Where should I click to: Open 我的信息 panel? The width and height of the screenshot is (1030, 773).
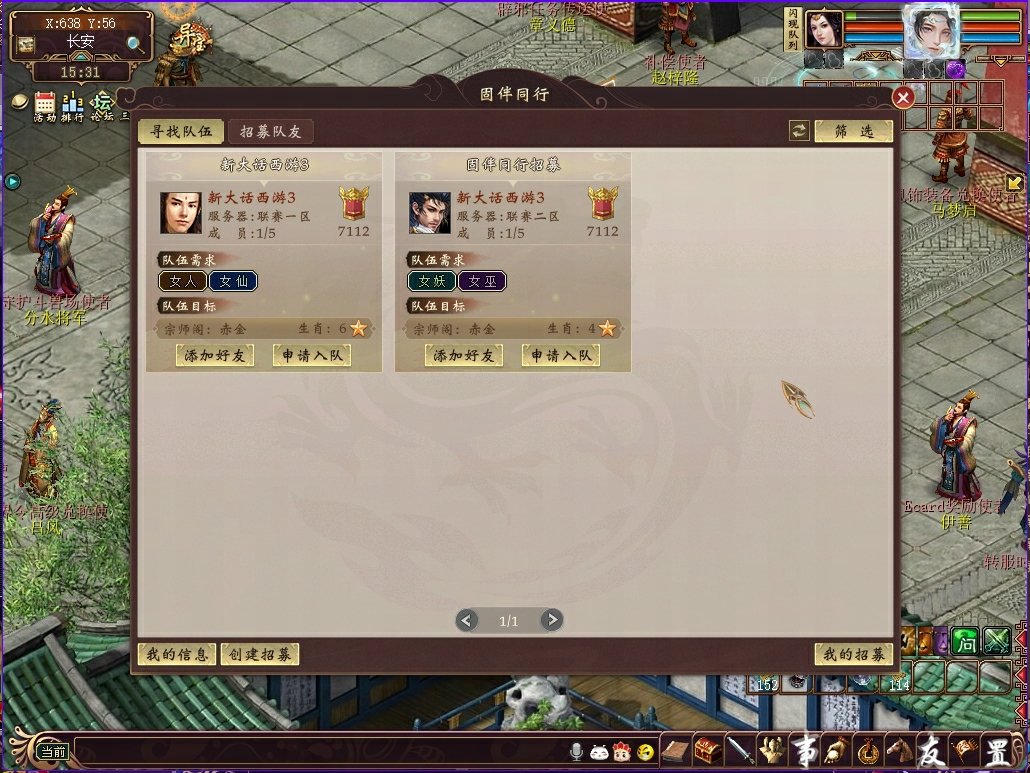coord(176,654)
